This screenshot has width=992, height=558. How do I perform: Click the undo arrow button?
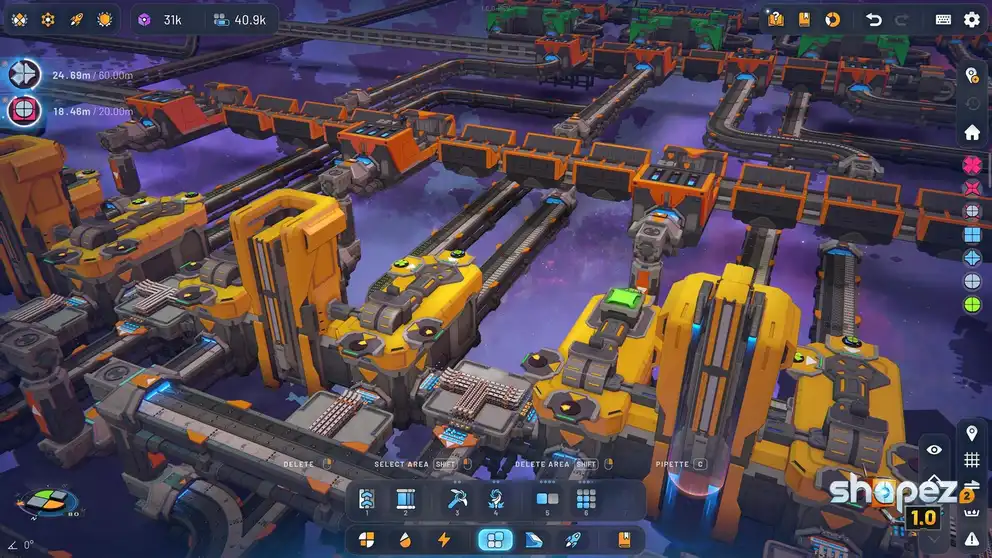(873, 19)
